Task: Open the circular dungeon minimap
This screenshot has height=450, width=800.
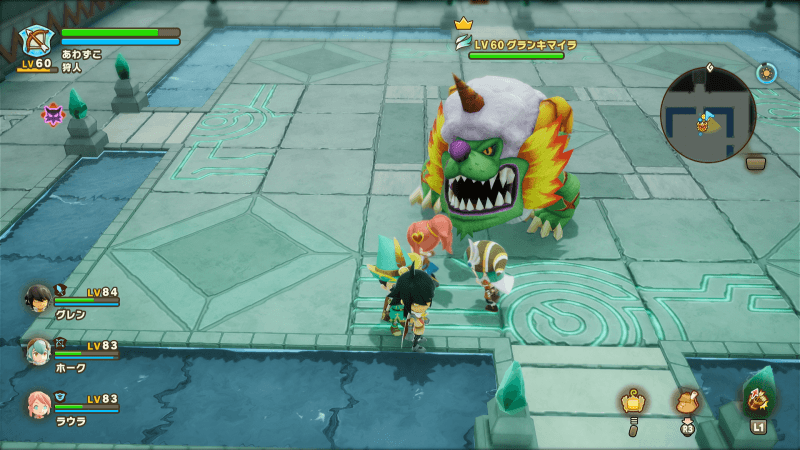Action: coord(708,115)
